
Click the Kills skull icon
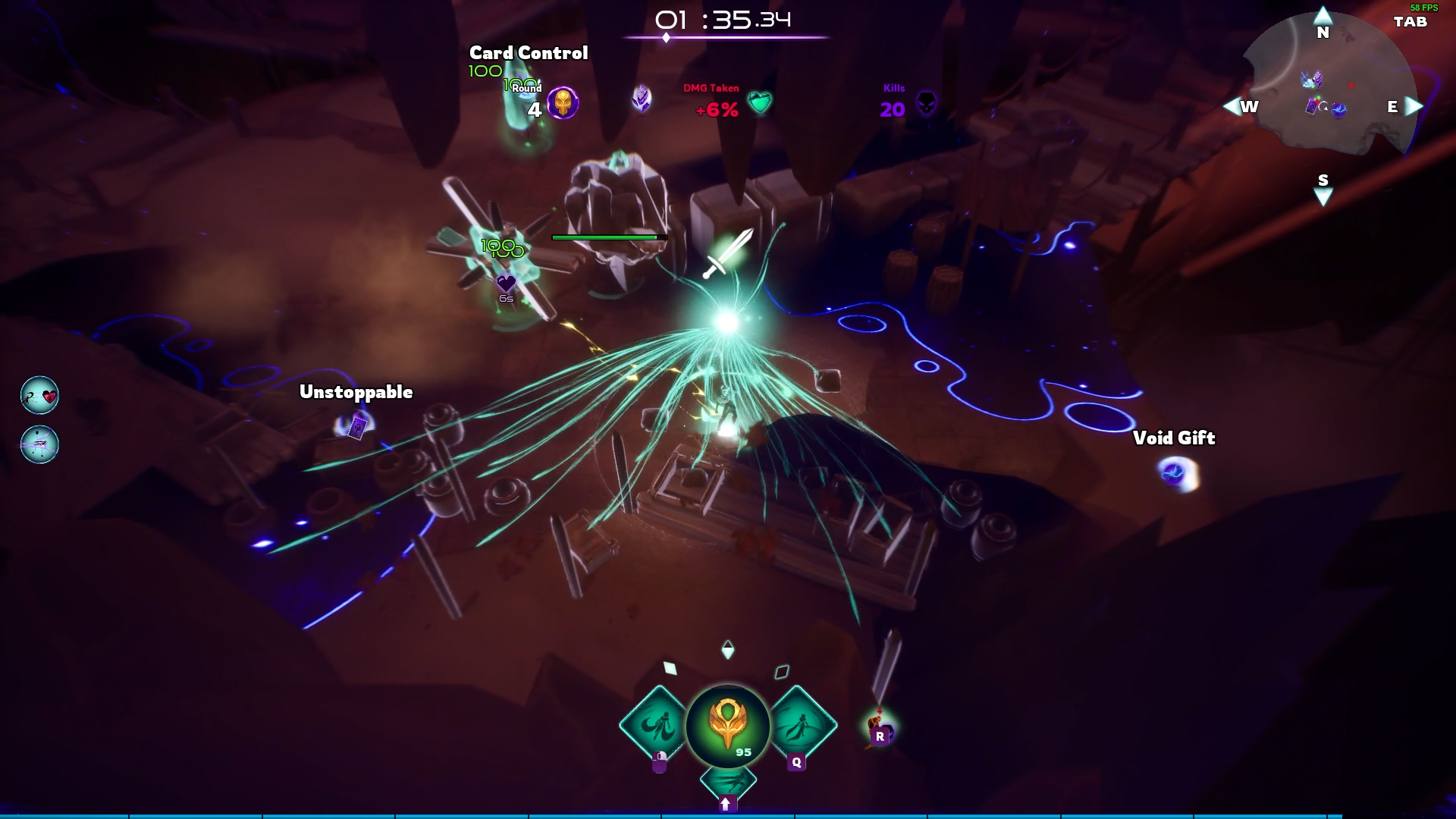point(927,103)
